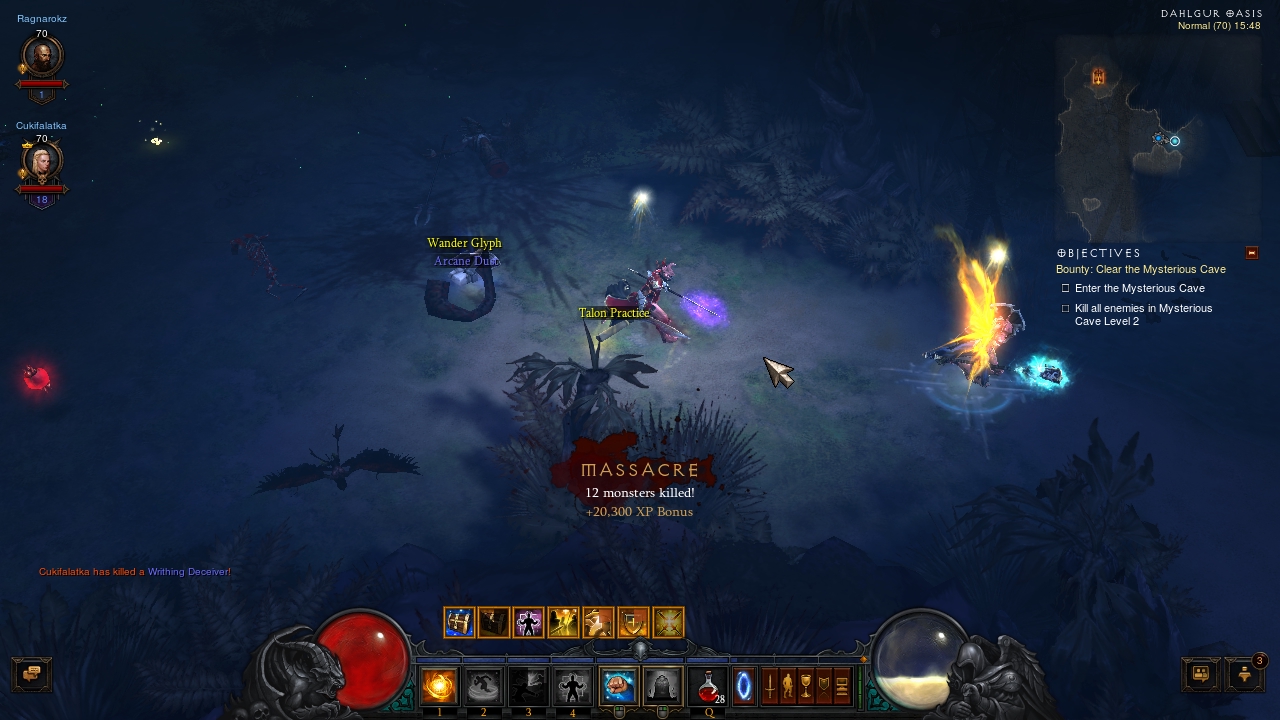This screenshot has width=1280, height=720.
Task: Use the hooded figure secondary skill
Action: click(x=662, y=686)
